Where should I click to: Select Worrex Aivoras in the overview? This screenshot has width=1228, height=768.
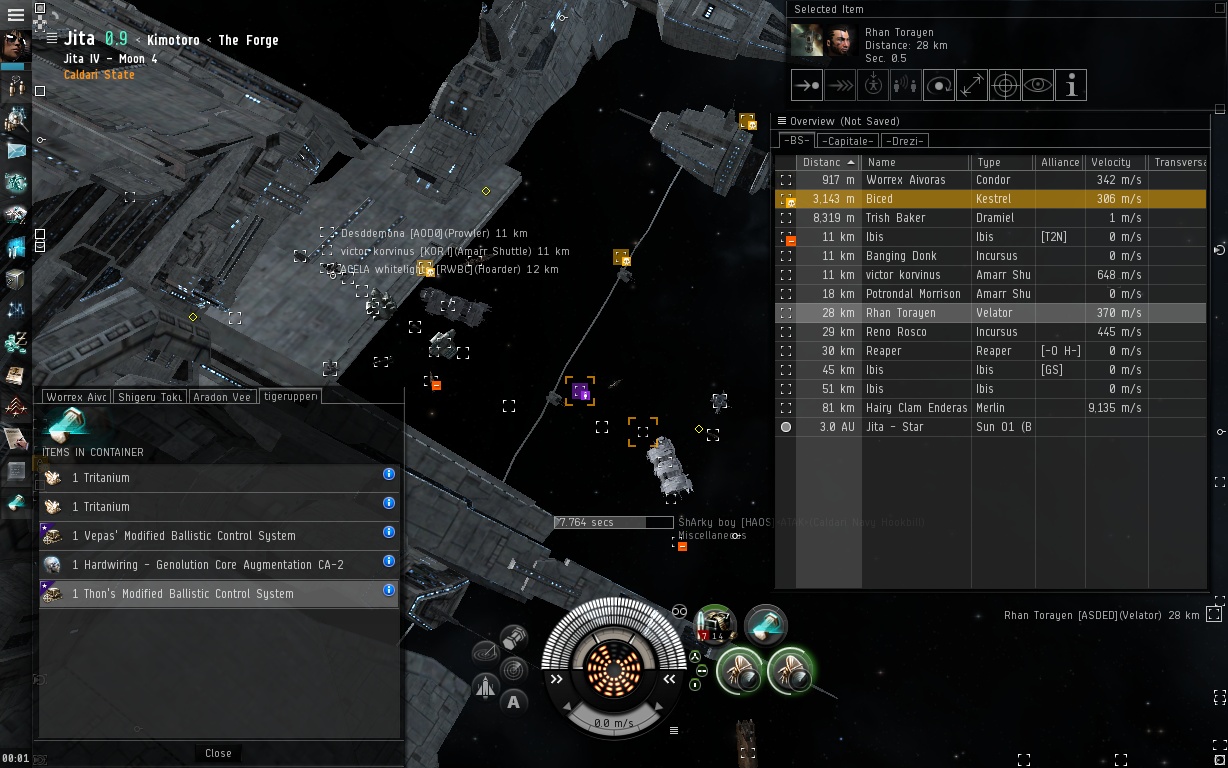click(x=905, y=180)
